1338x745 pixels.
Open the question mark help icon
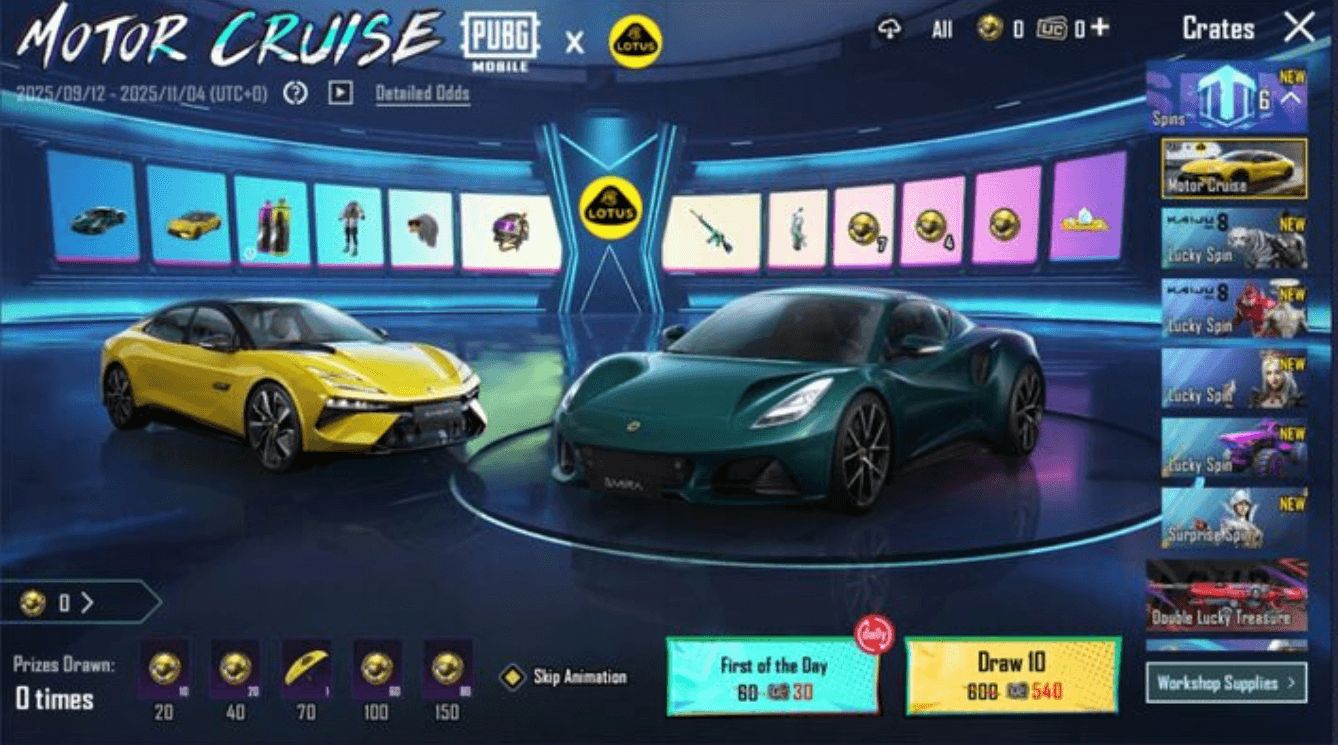click(x=295, y=93)
